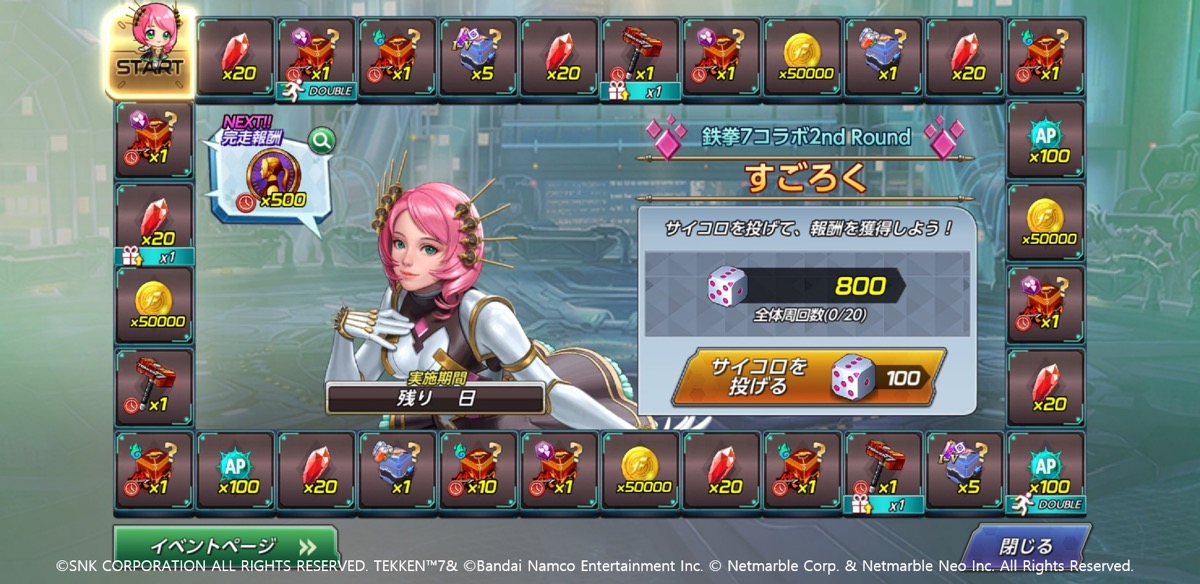Tap the x500 completion reward medal
1200x584 pixels.
tap(268, 178)
